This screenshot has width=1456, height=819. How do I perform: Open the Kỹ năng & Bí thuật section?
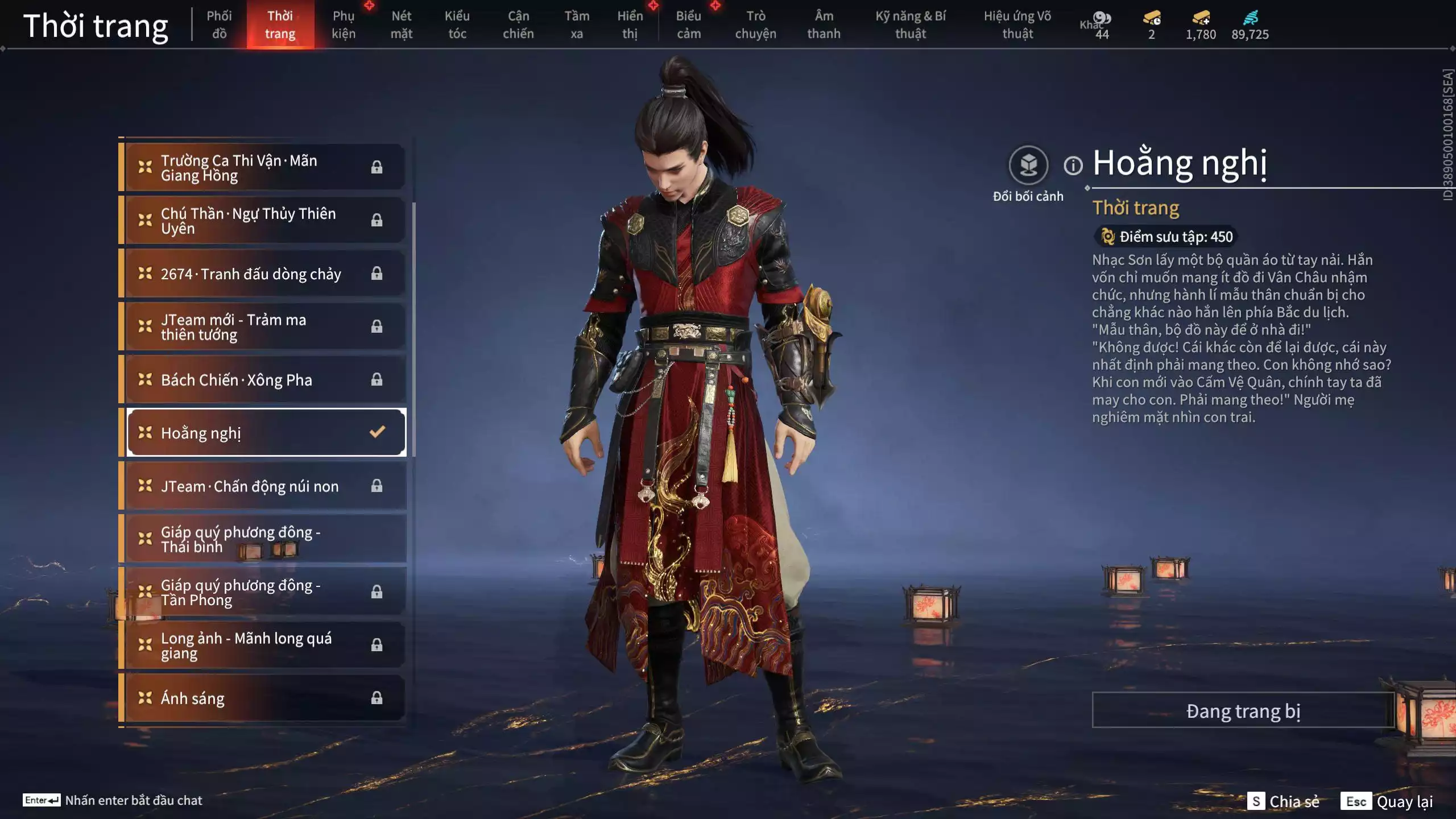pos(911,24)
